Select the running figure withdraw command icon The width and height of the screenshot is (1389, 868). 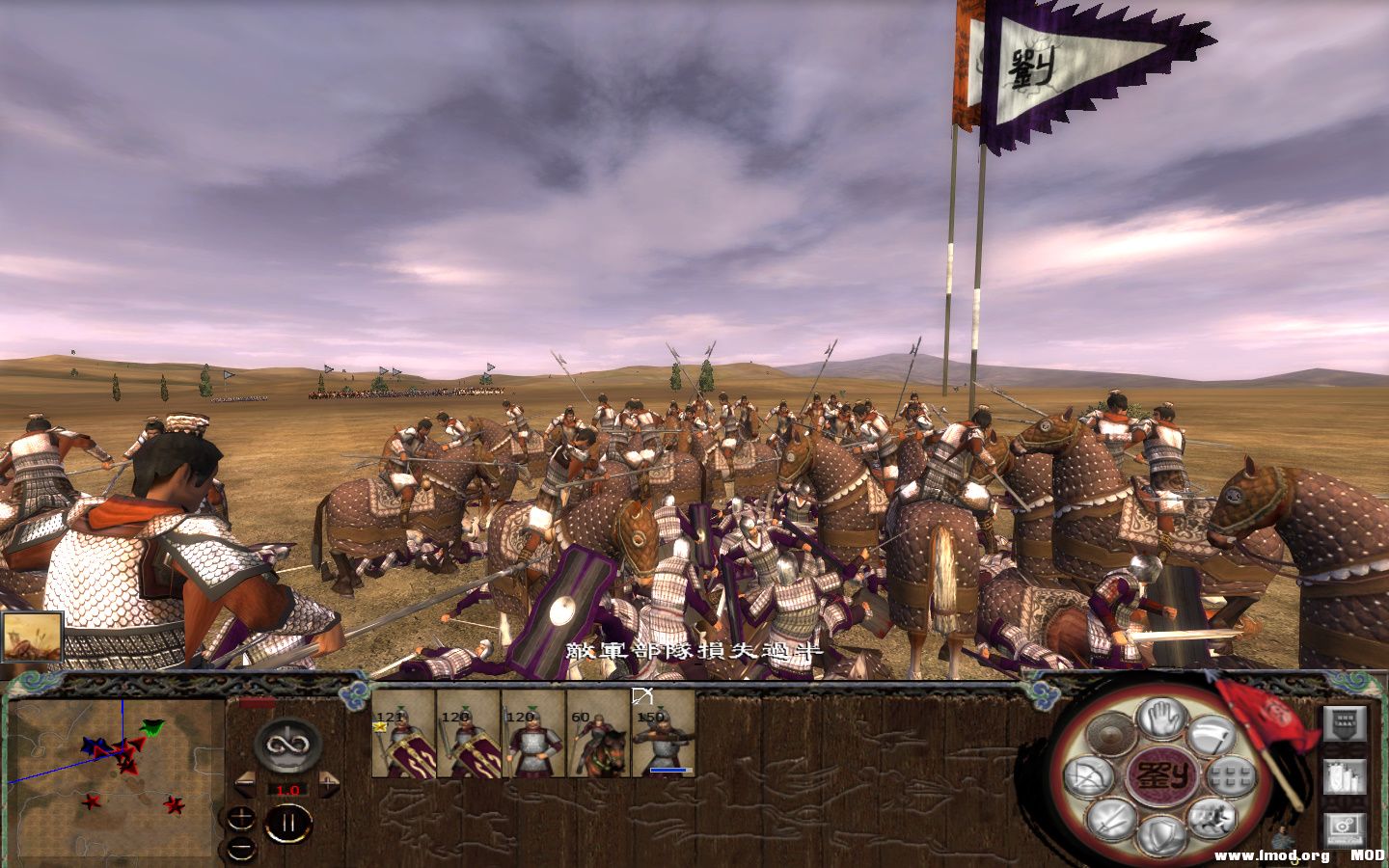coord(1212,819)
